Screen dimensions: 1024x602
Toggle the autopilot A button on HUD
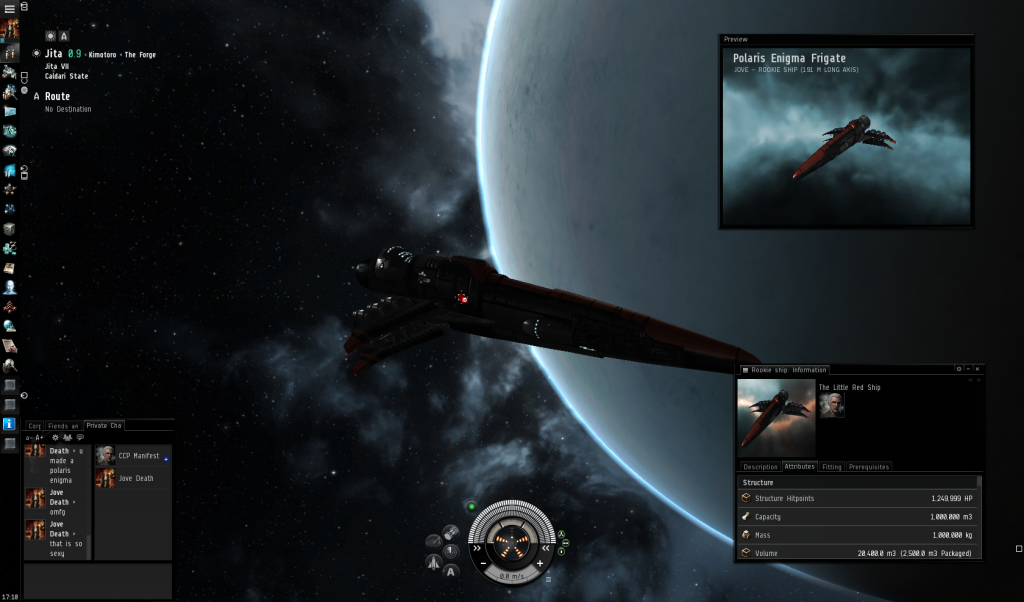[x=451, y=571]
